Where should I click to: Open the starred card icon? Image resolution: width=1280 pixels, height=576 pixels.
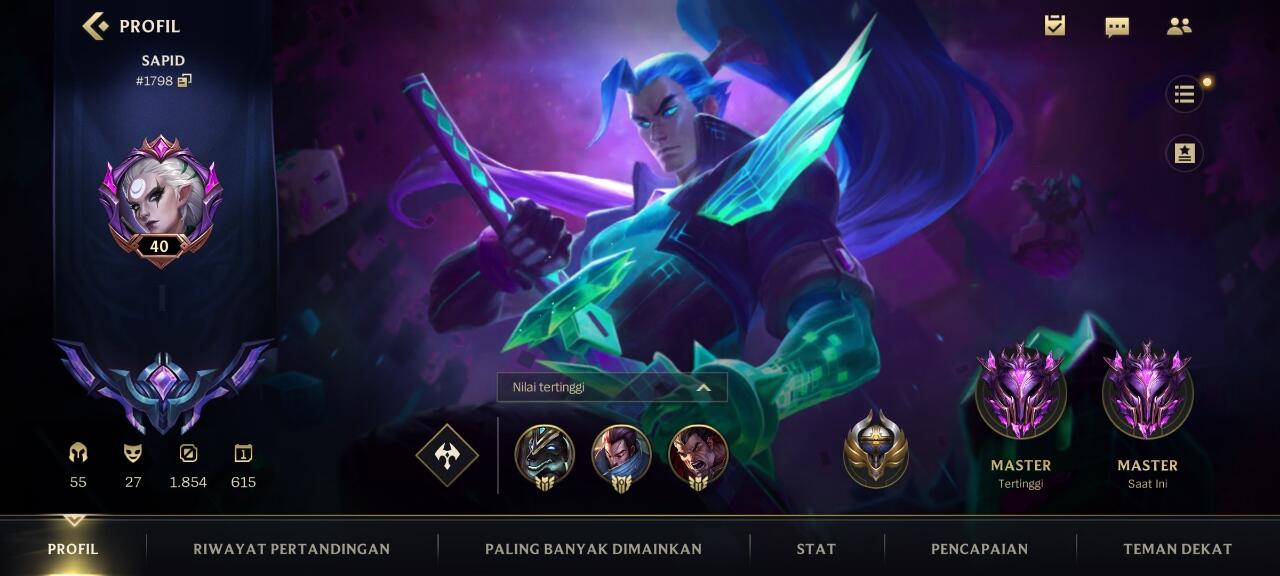(1185, 153)
